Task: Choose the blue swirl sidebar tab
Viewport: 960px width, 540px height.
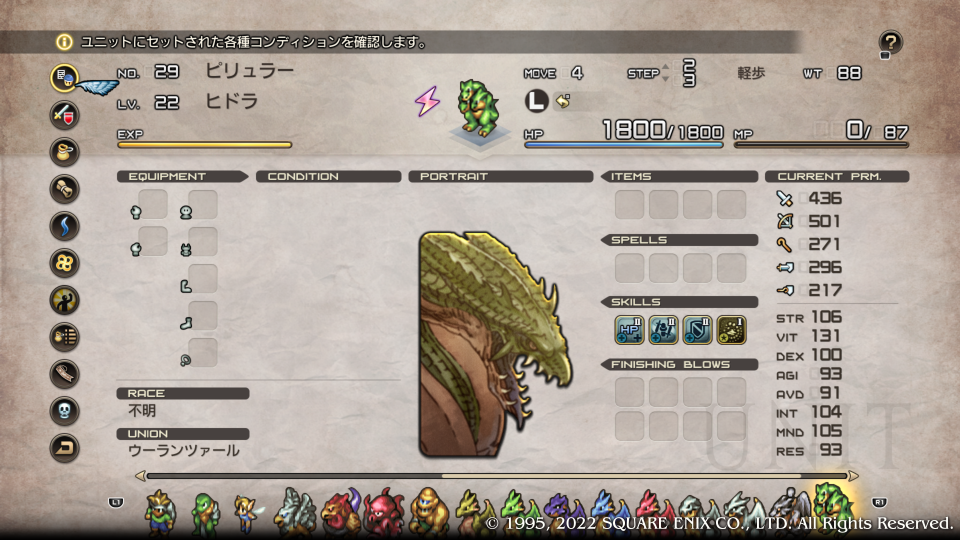Action: 65,225
